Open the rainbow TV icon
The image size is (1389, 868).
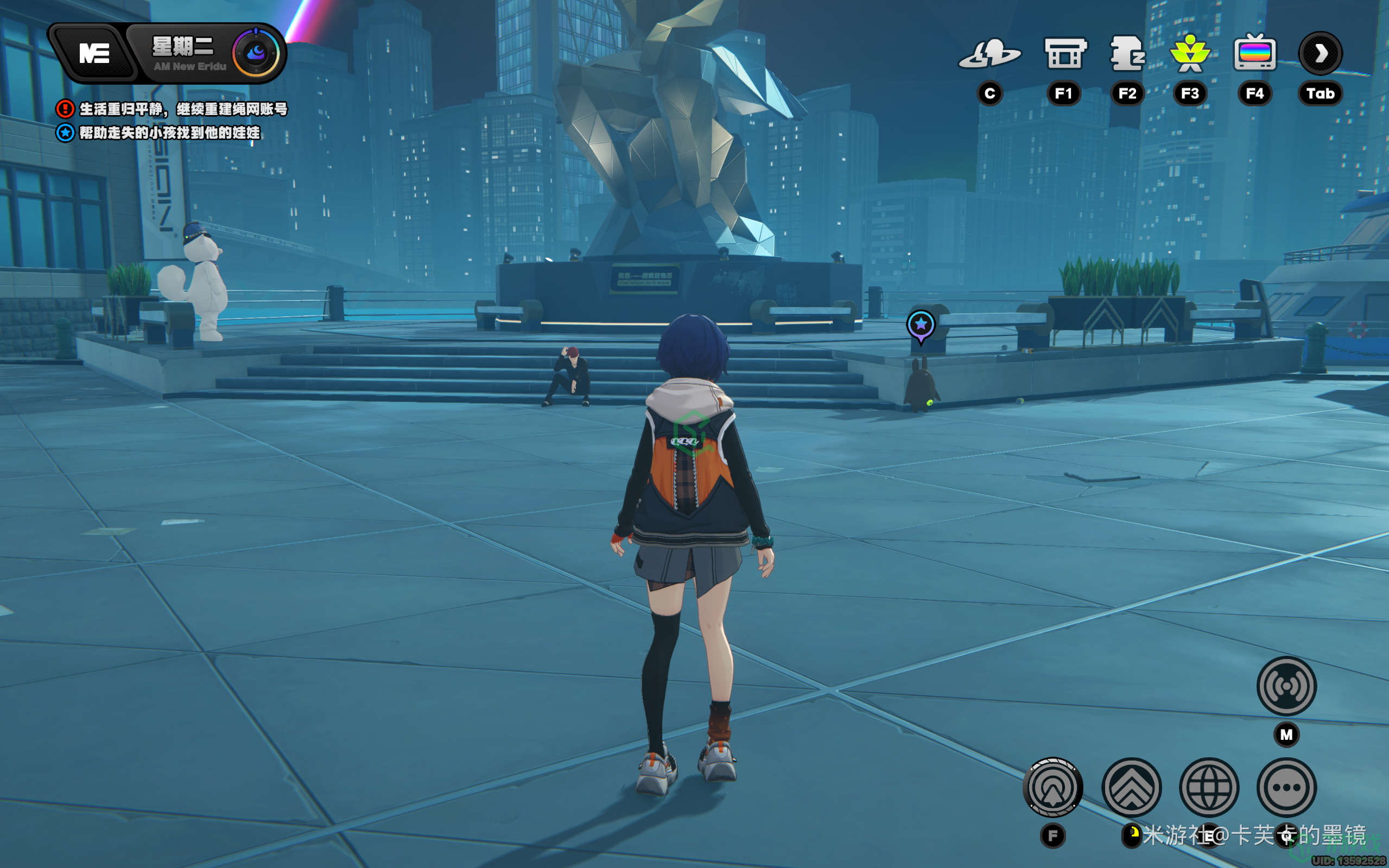pos(1255,53)
